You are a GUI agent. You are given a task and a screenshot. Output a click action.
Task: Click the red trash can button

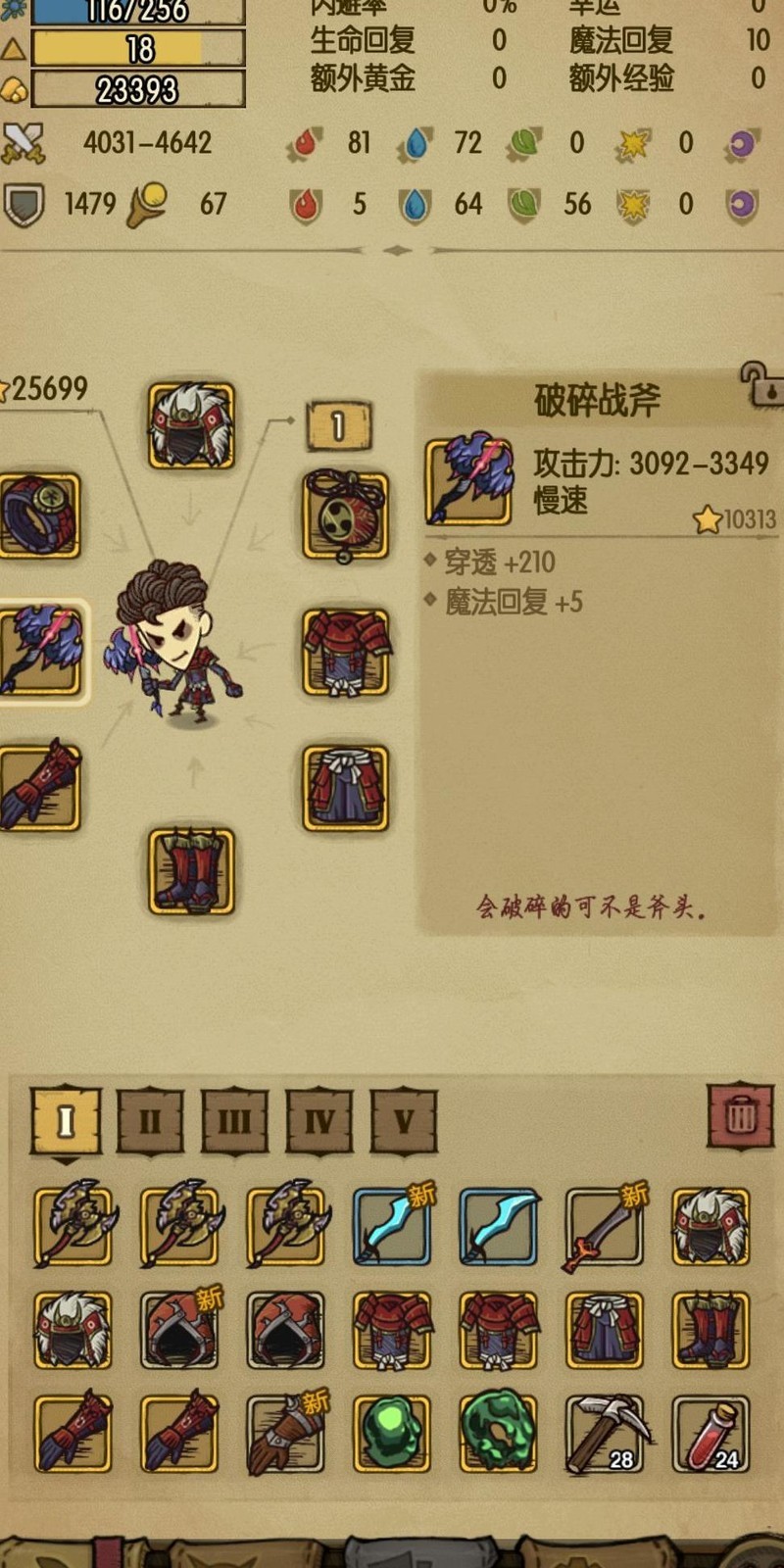click(x=741, y=1115)
